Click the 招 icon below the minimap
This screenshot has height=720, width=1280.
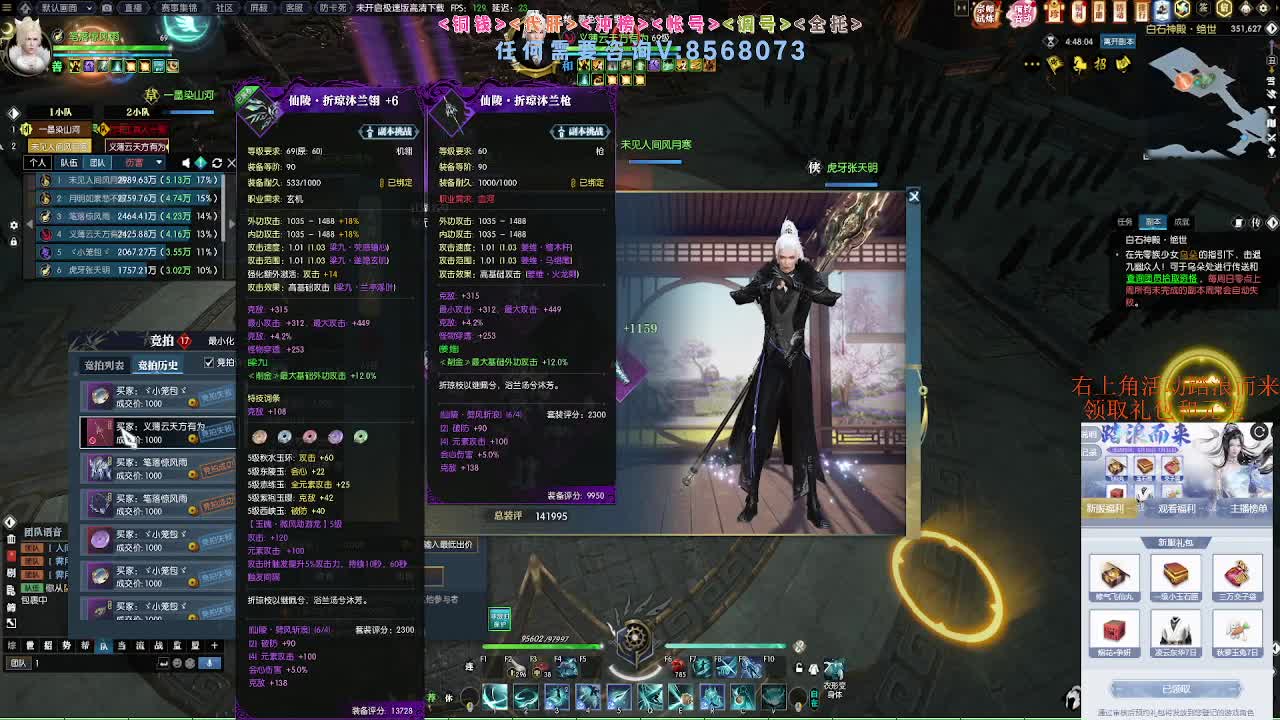(1101, 63)
